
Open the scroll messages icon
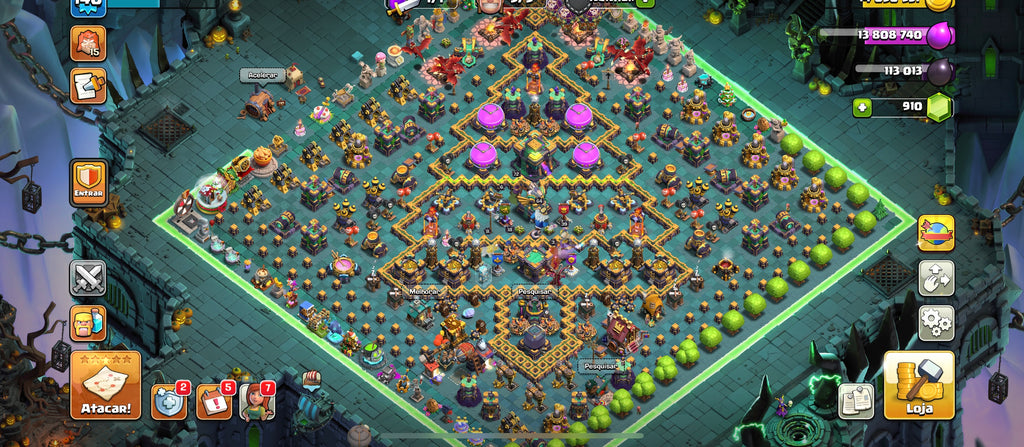coord(87,86)
